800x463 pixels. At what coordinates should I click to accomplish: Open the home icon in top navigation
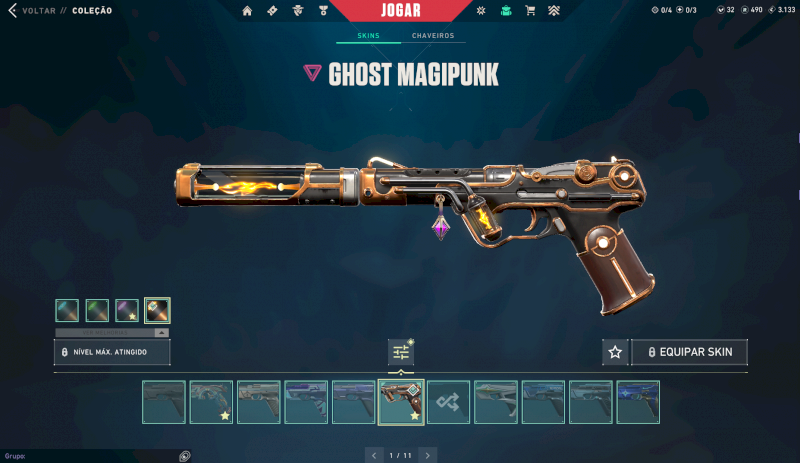pos(248,11)
